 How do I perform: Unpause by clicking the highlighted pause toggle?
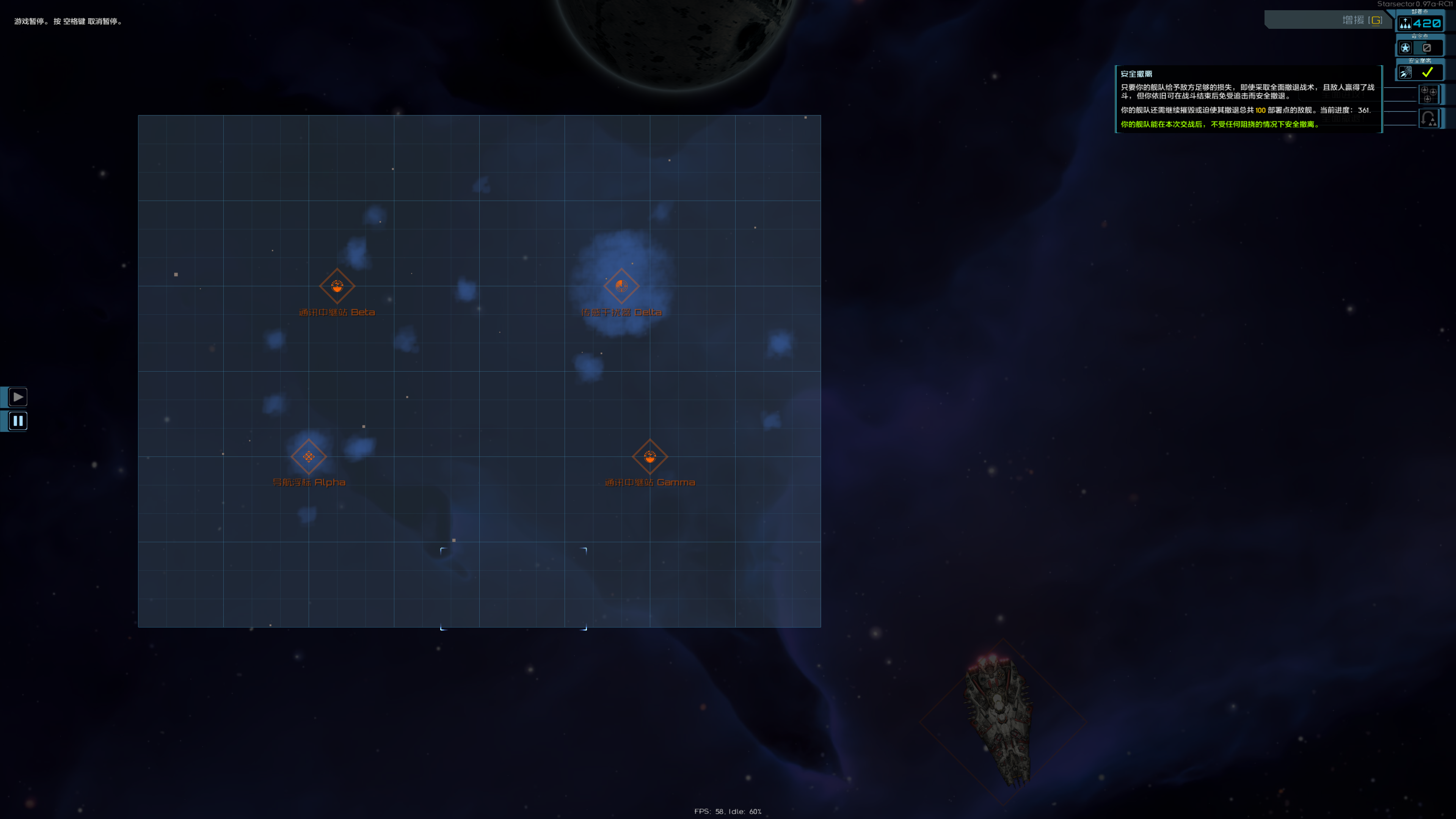[x=17, y=420]
